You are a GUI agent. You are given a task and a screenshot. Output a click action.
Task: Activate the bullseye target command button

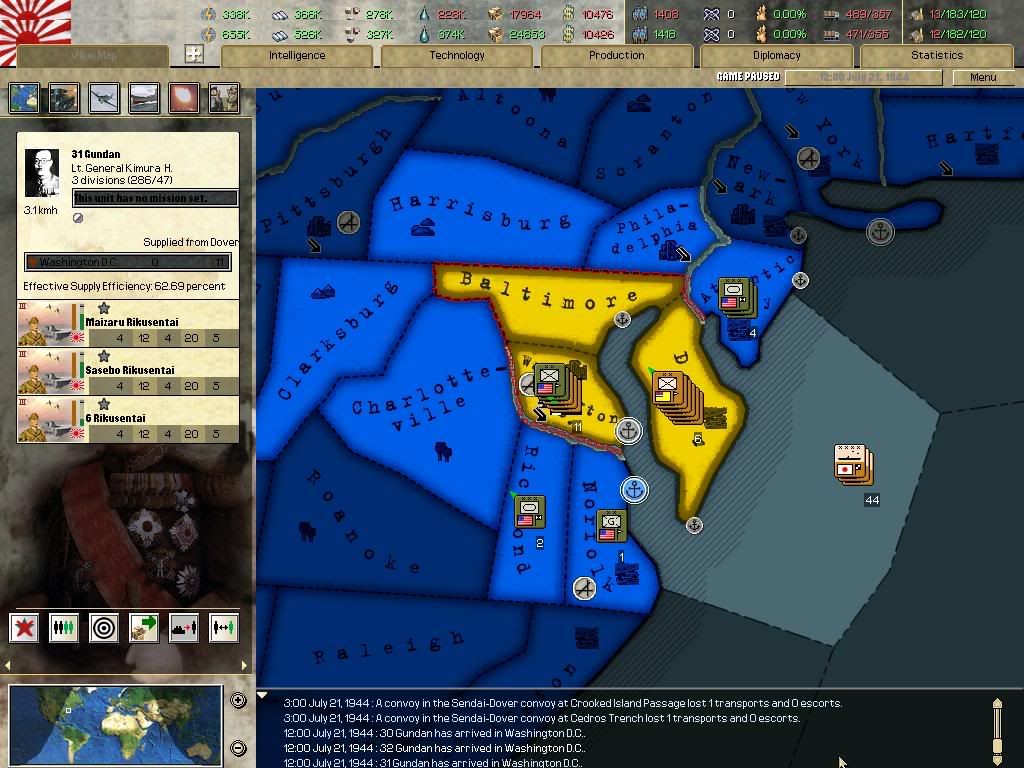[x=104, y=628]
